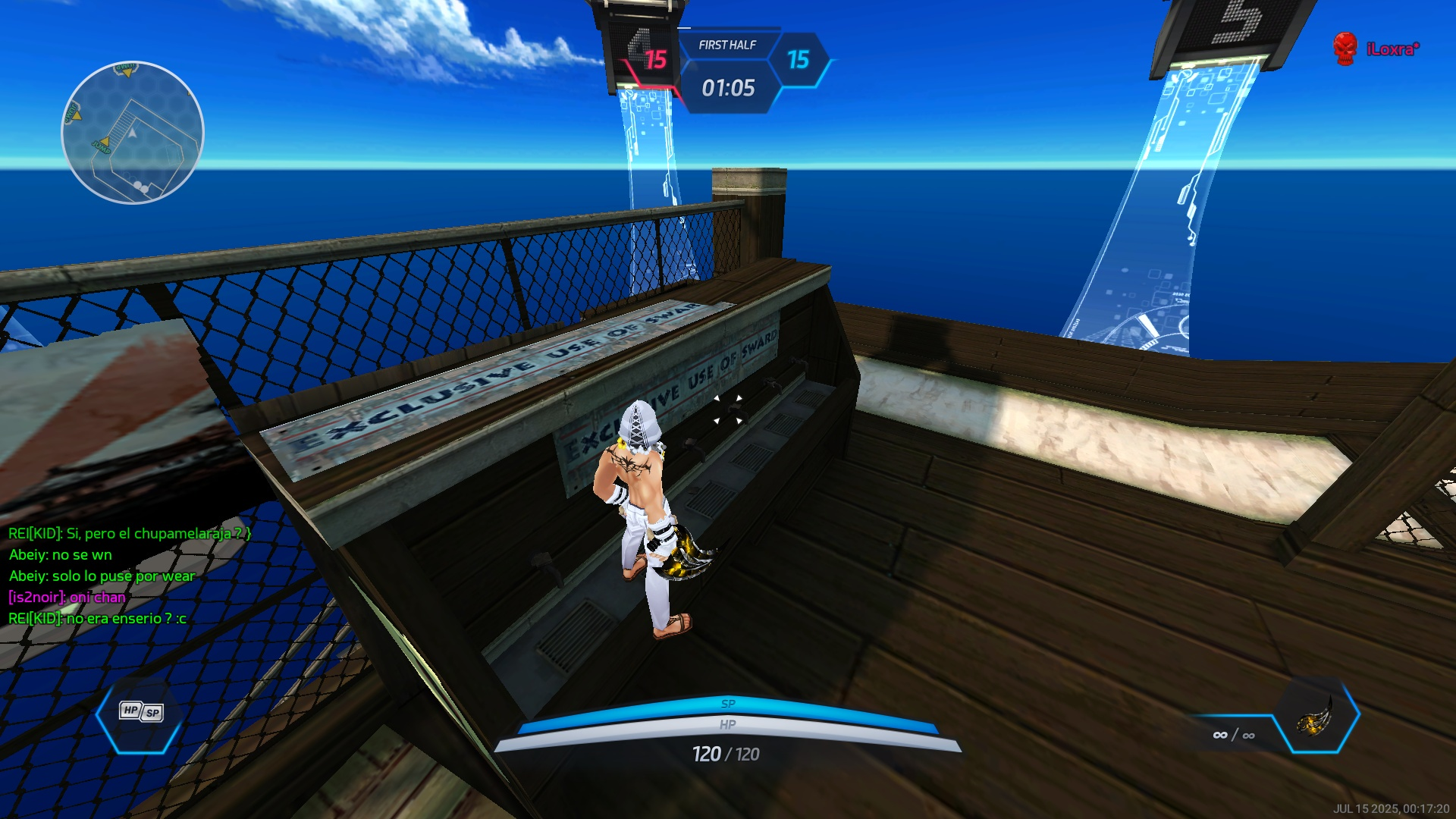Image resolution: width=1456 pixels, height=819 pixels.
Task: Click the circular minimap
Action: pos(133,133)
